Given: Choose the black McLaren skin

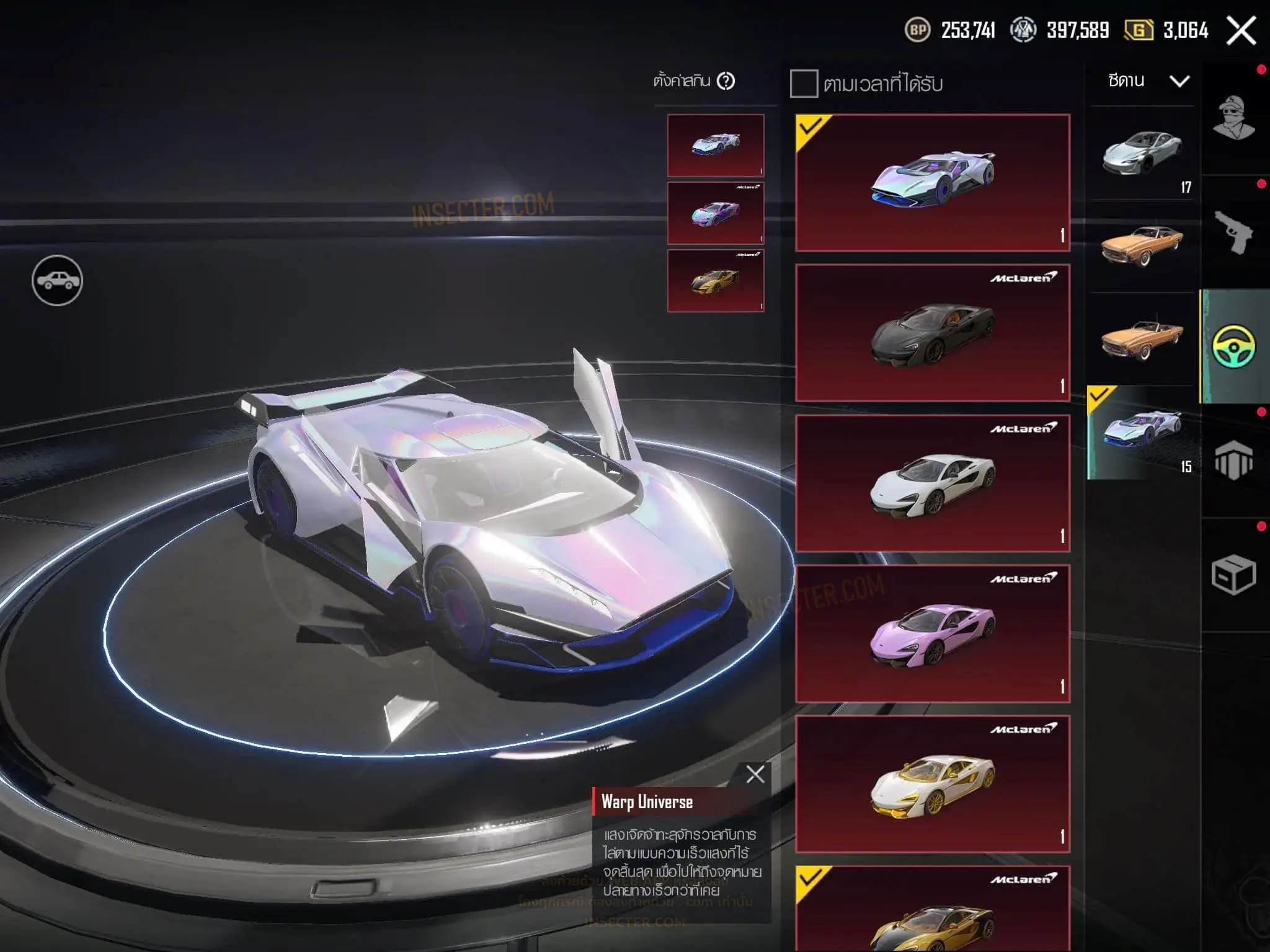Looking at the screenshot, I should coord(932,333).
